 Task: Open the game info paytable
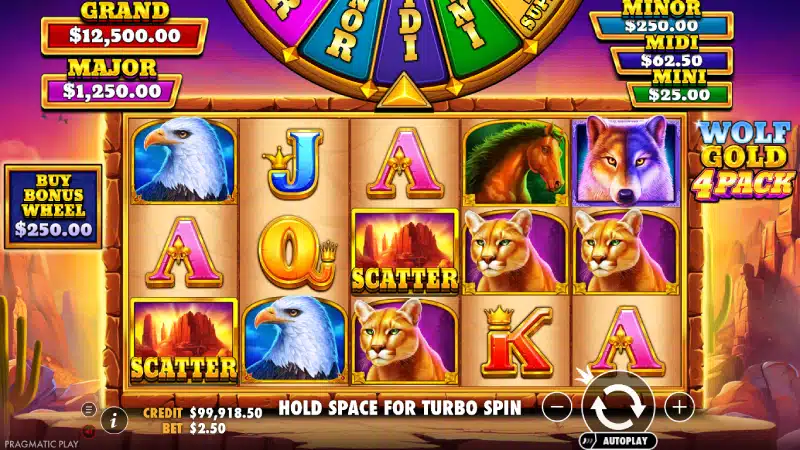click(114, 420)
